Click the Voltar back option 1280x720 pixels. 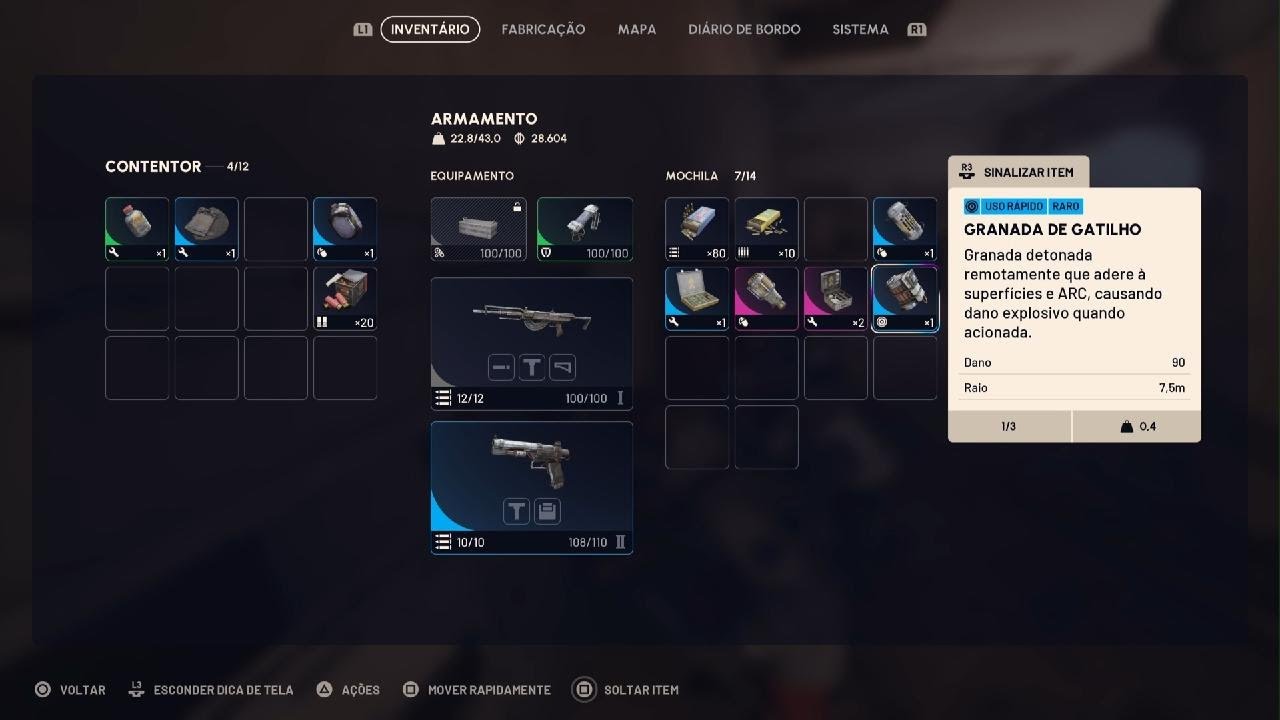pos(70,690)
